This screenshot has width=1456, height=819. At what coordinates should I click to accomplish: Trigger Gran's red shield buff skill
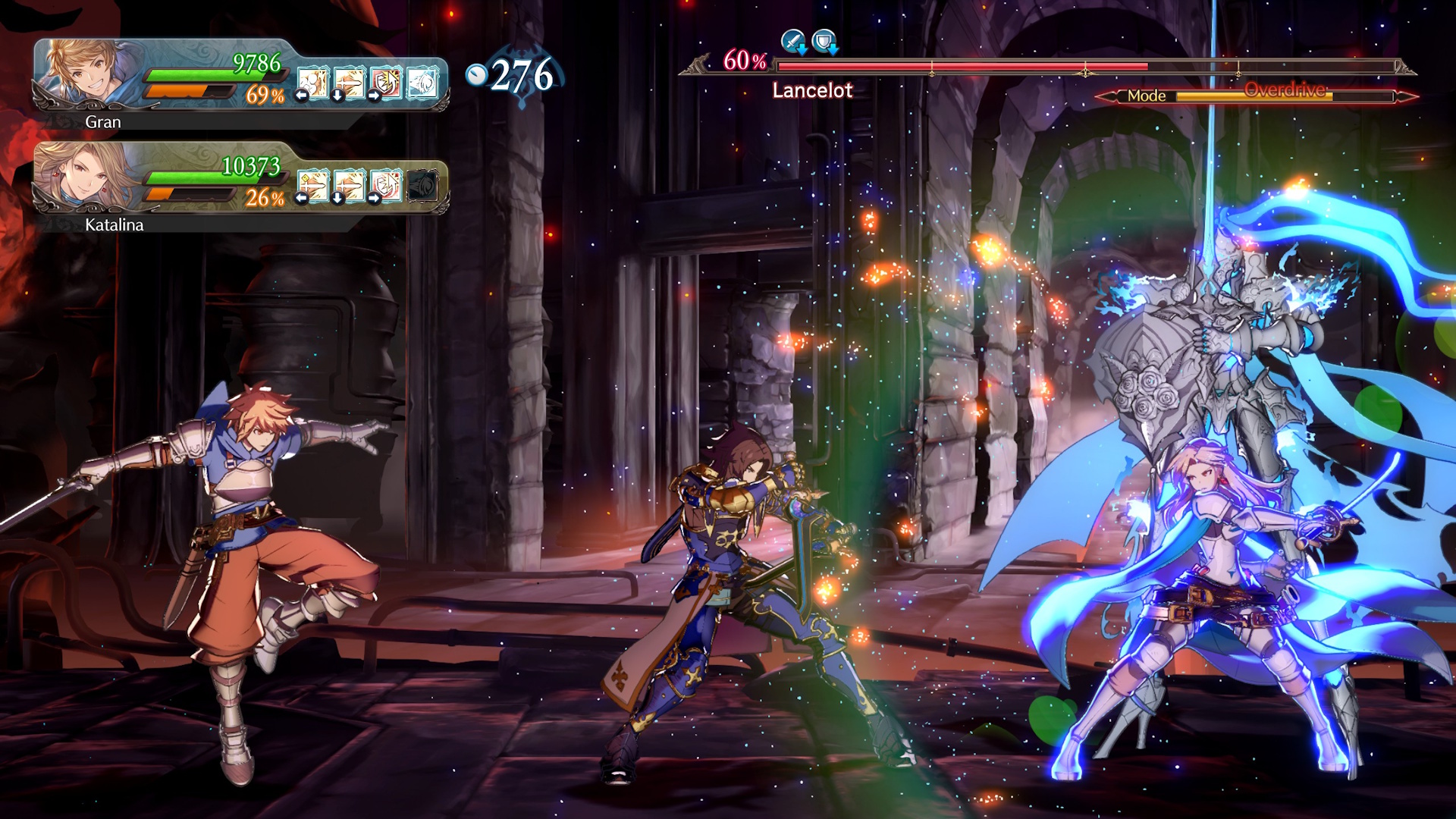pyautogui.click(x=386, y=83)
